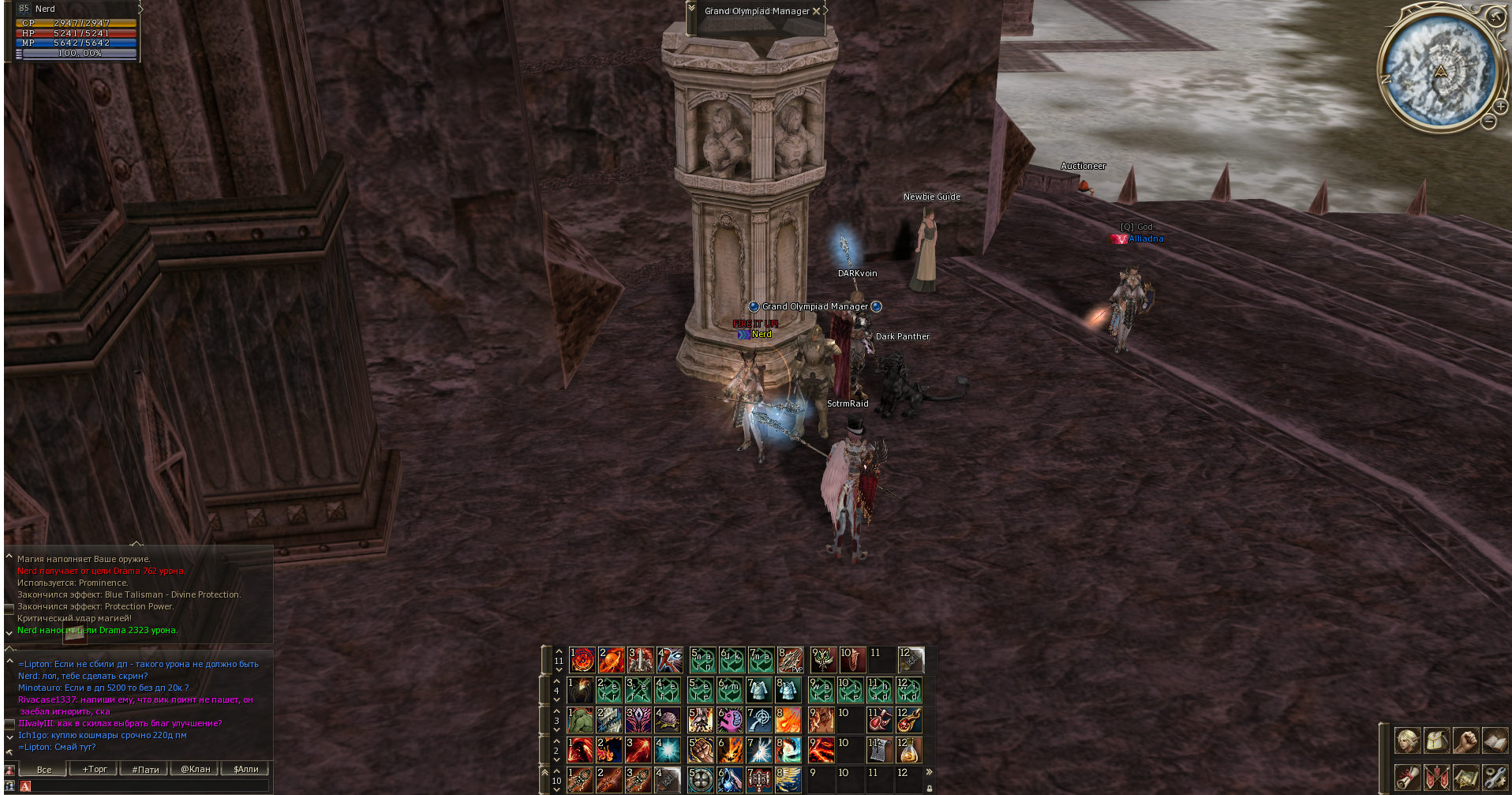Open the character face menu icon
The height and width of the screenshot is (795, 1512).
coord(1407,741)
